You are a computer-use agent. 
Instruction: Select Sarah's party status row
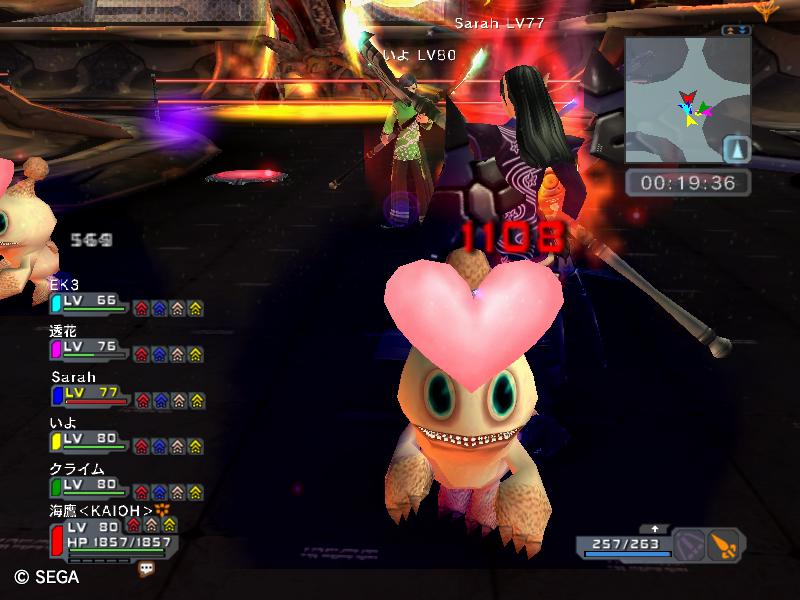90,394
